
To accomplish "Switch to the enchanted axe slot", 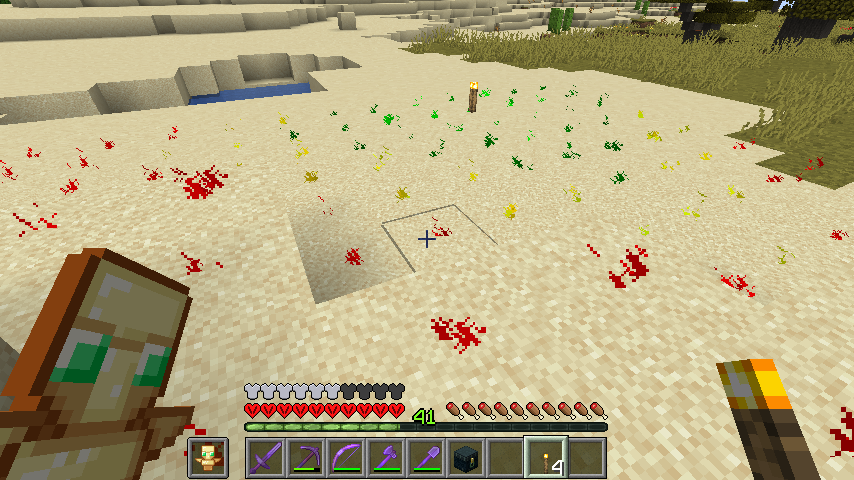I will click(385, 458).
